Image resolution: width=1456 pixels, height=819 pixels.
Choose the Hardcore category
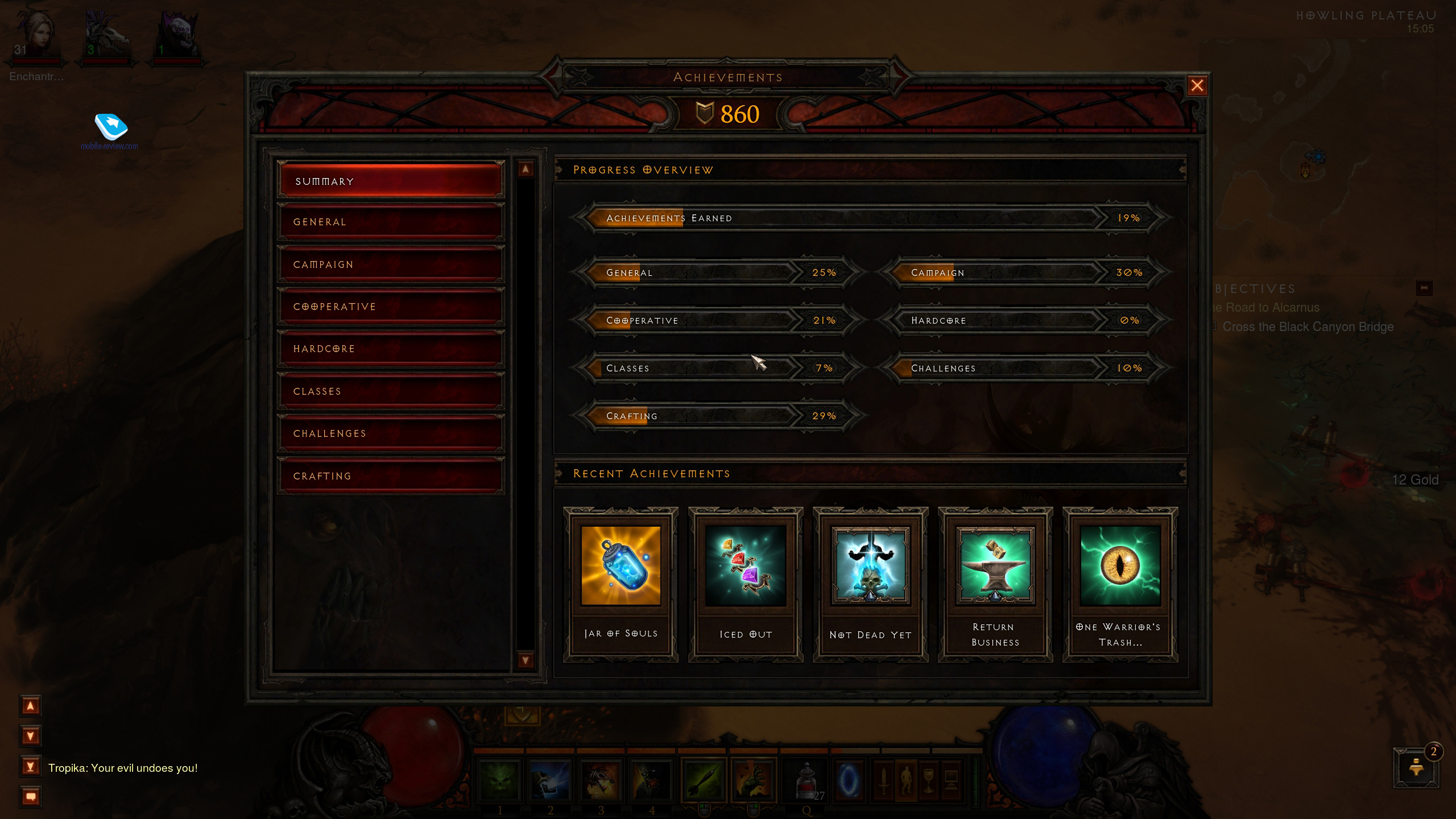391,349
